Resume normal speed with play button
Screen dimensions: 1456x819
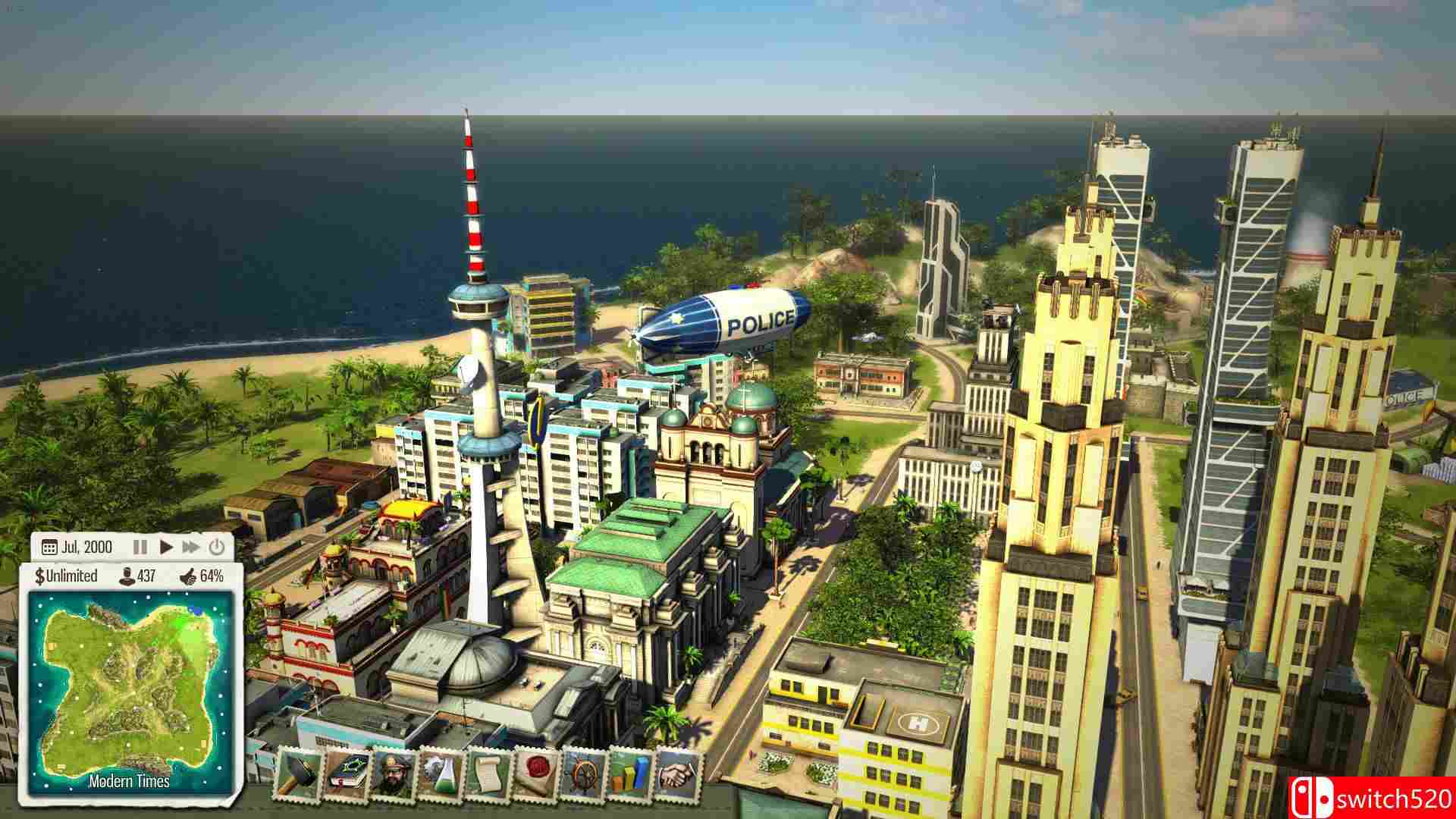[x=166, y=547]
